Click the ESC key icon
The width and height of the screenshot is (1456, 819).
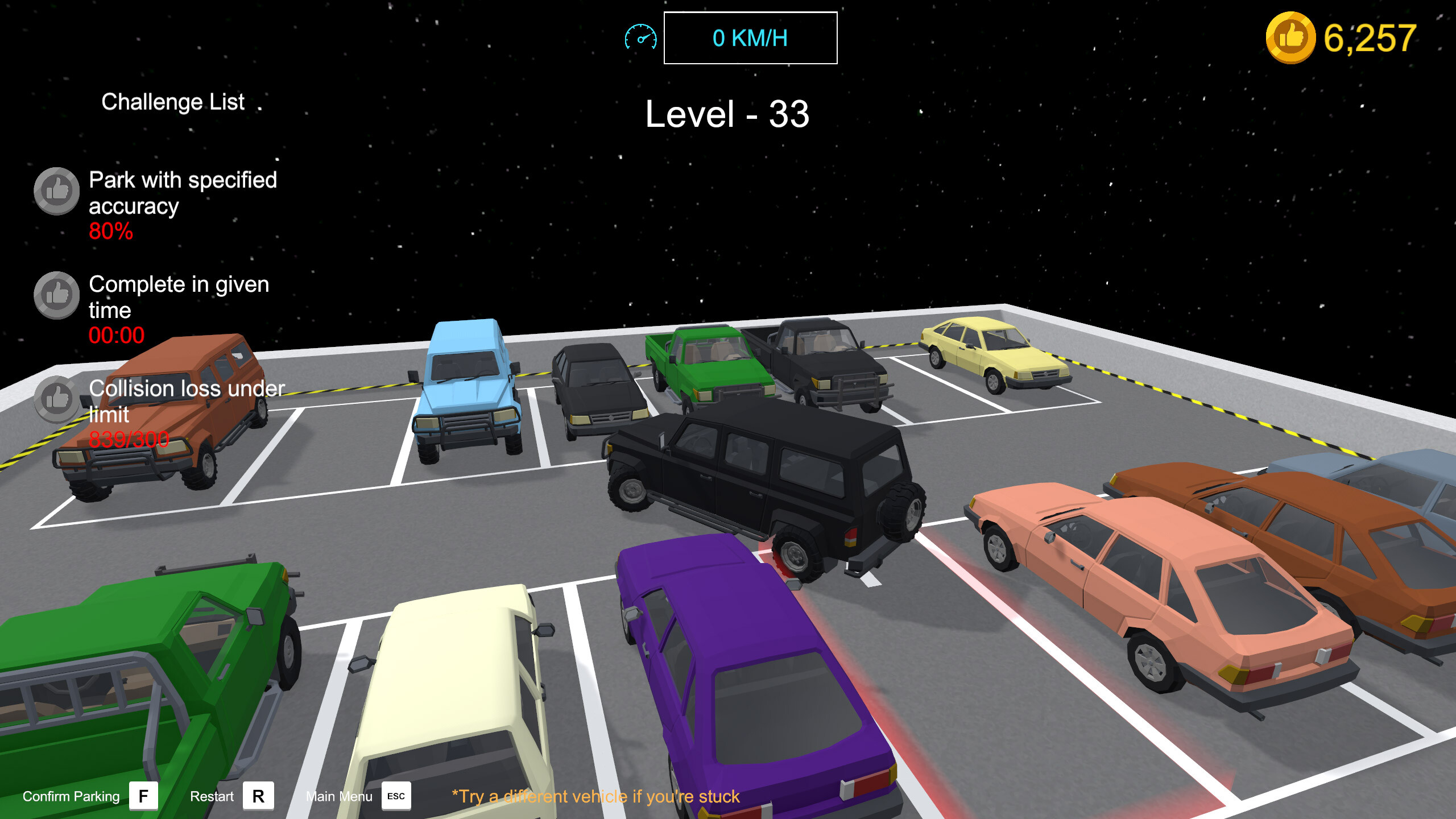[x=396, y=796]
